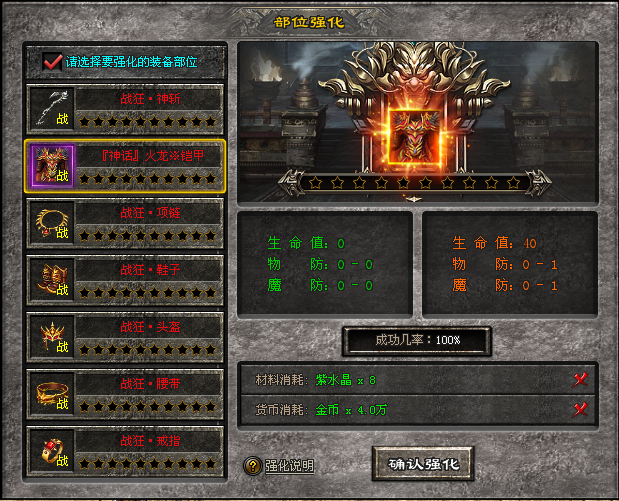Open the 强化说明 help info

(x=280, y=466)
